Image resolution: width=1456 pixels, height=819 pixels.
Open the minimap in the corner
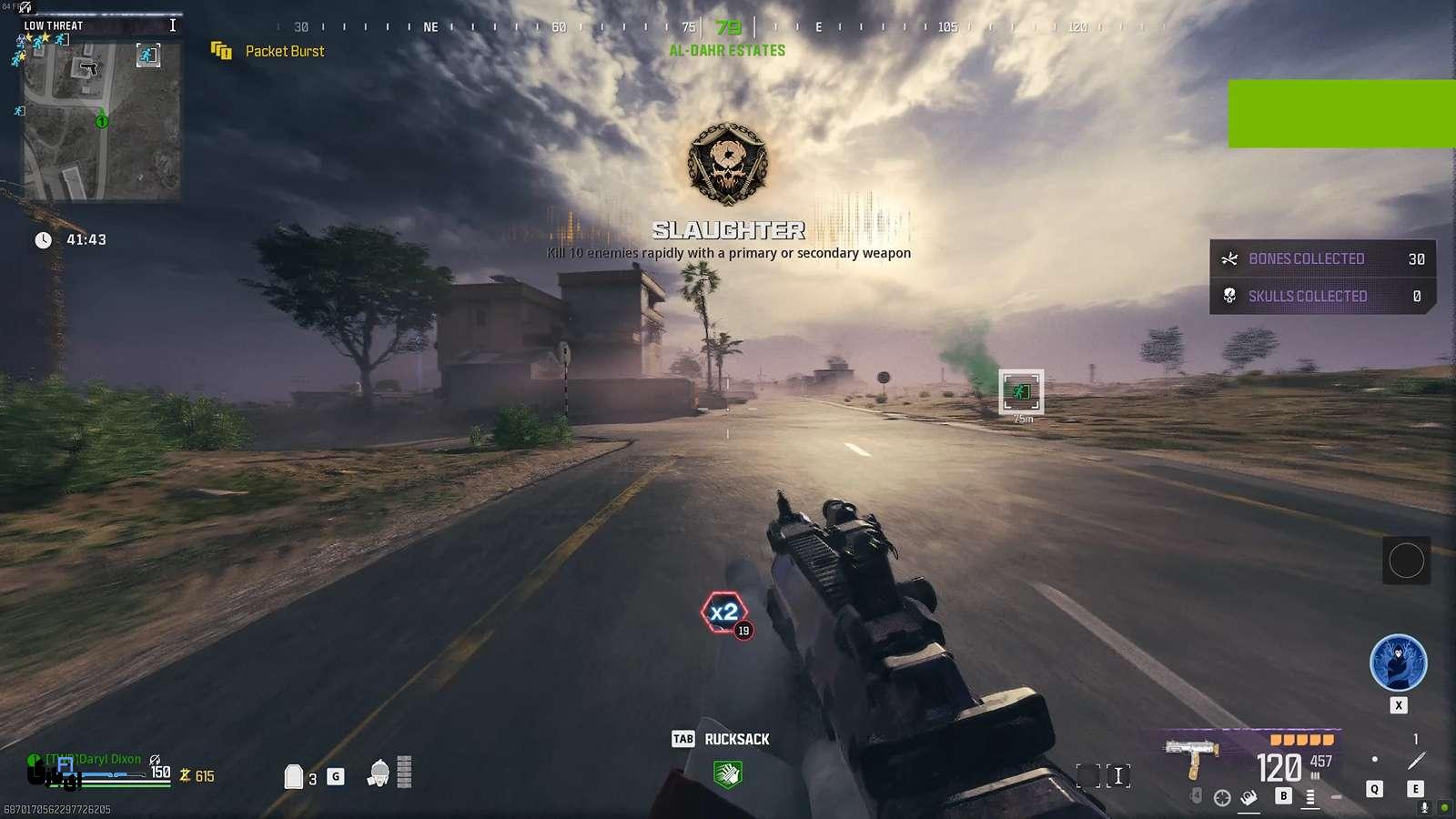101,119
